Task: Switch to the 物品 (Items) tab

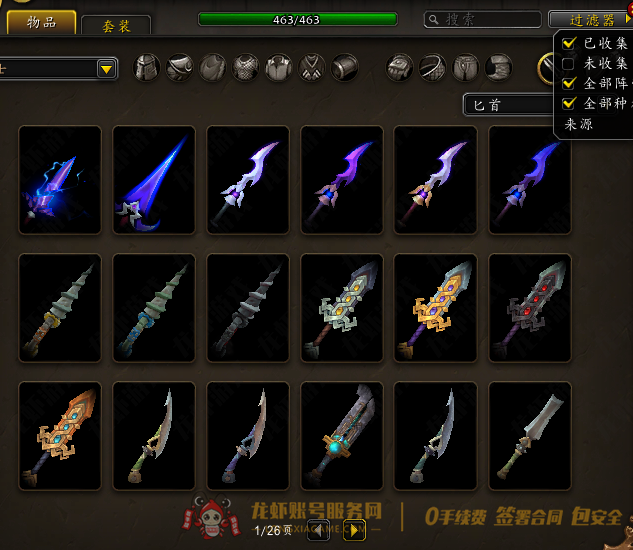Action: (43, 22)
